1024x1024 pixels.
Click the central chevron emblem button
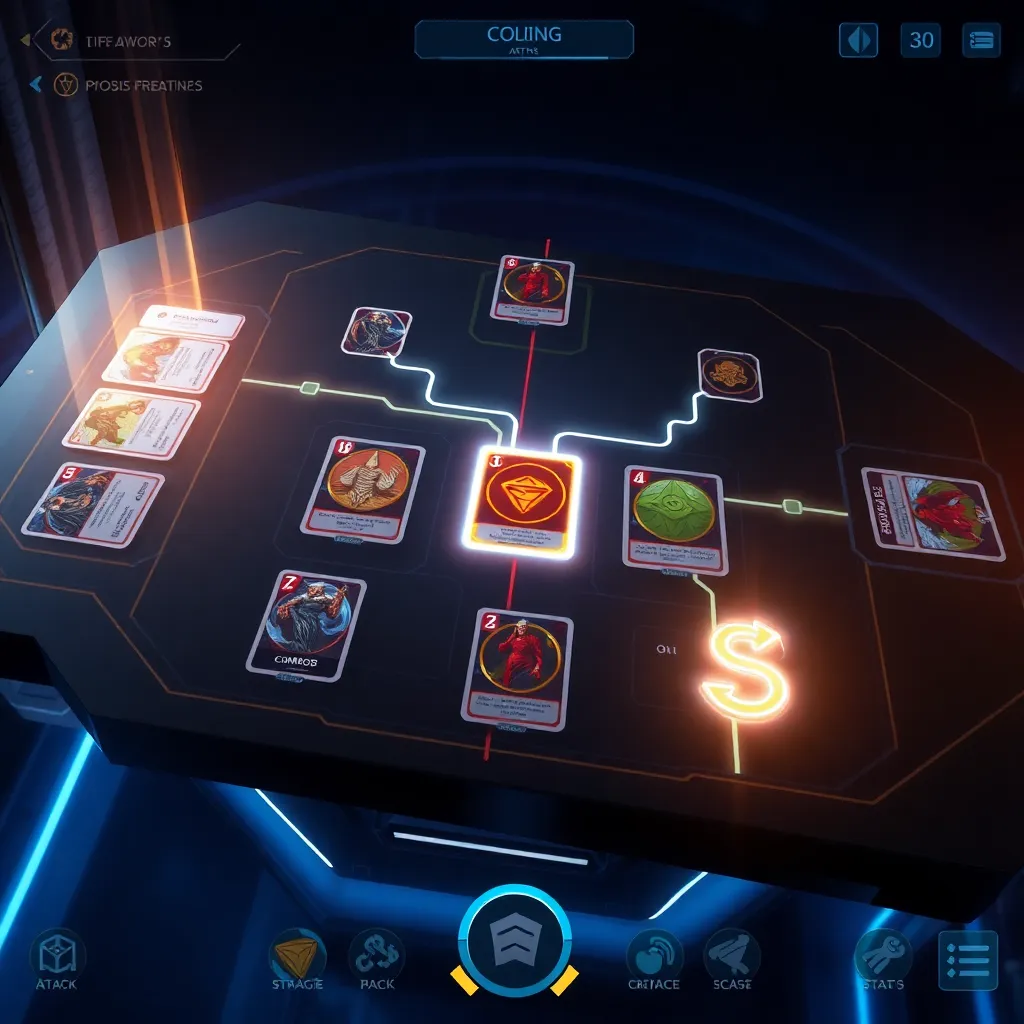point(515,939)
